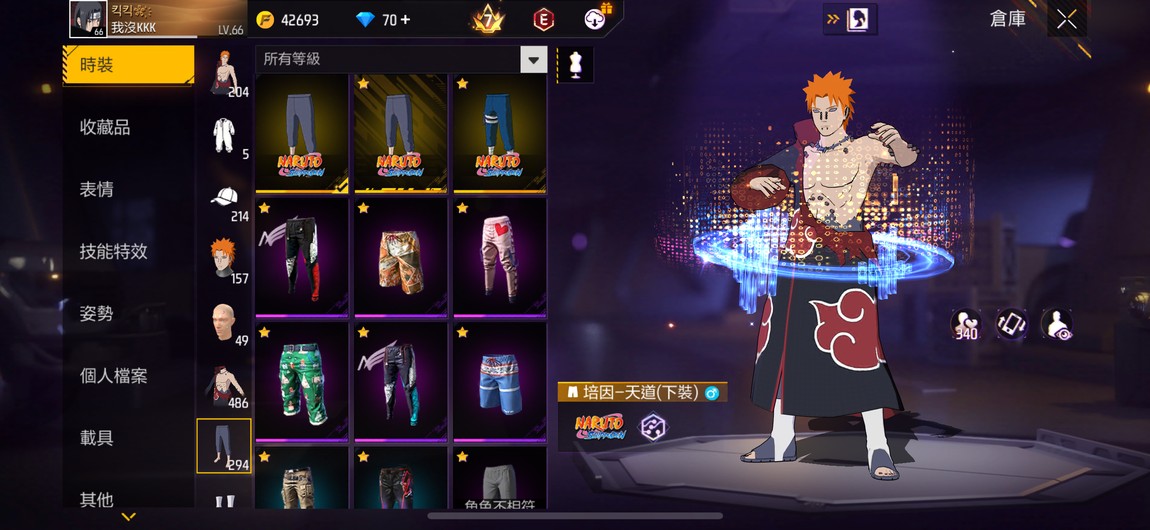Choose the white jumpsuit outfit-set subcategory
Image resolution: width=1150 pixels, height=530 pixels.
click(x=224, y=135)
